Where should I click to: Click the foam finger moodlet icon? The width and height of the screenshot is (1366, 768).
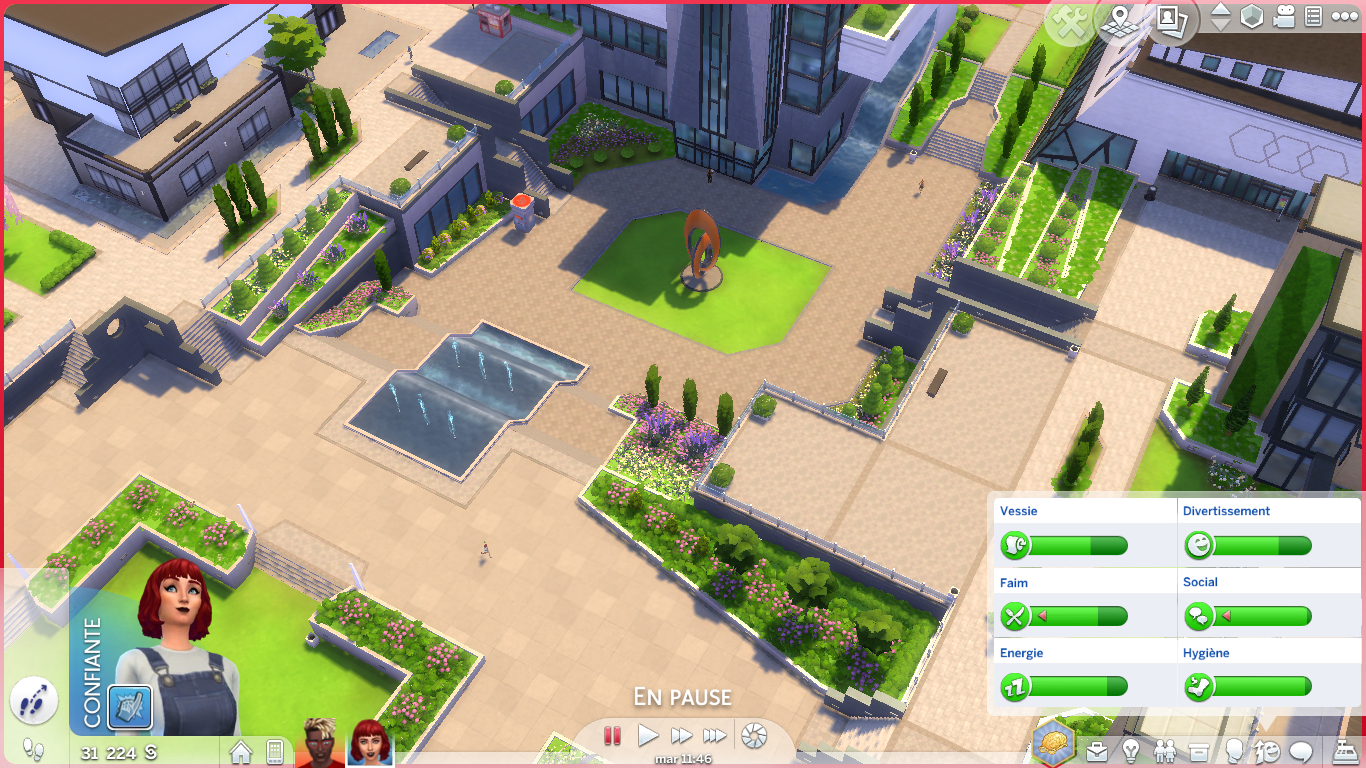(x=130, y=706)
